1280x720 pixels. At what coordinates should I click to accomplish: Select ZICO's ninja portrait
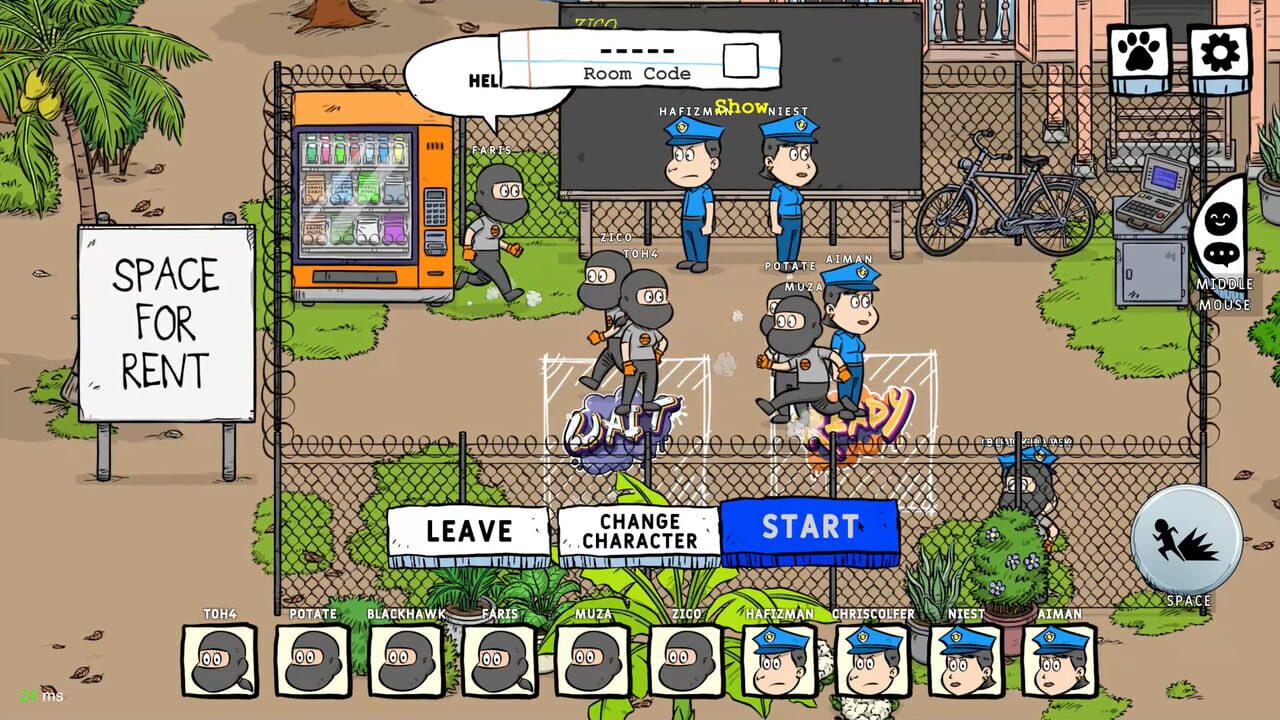pos(686,658)
